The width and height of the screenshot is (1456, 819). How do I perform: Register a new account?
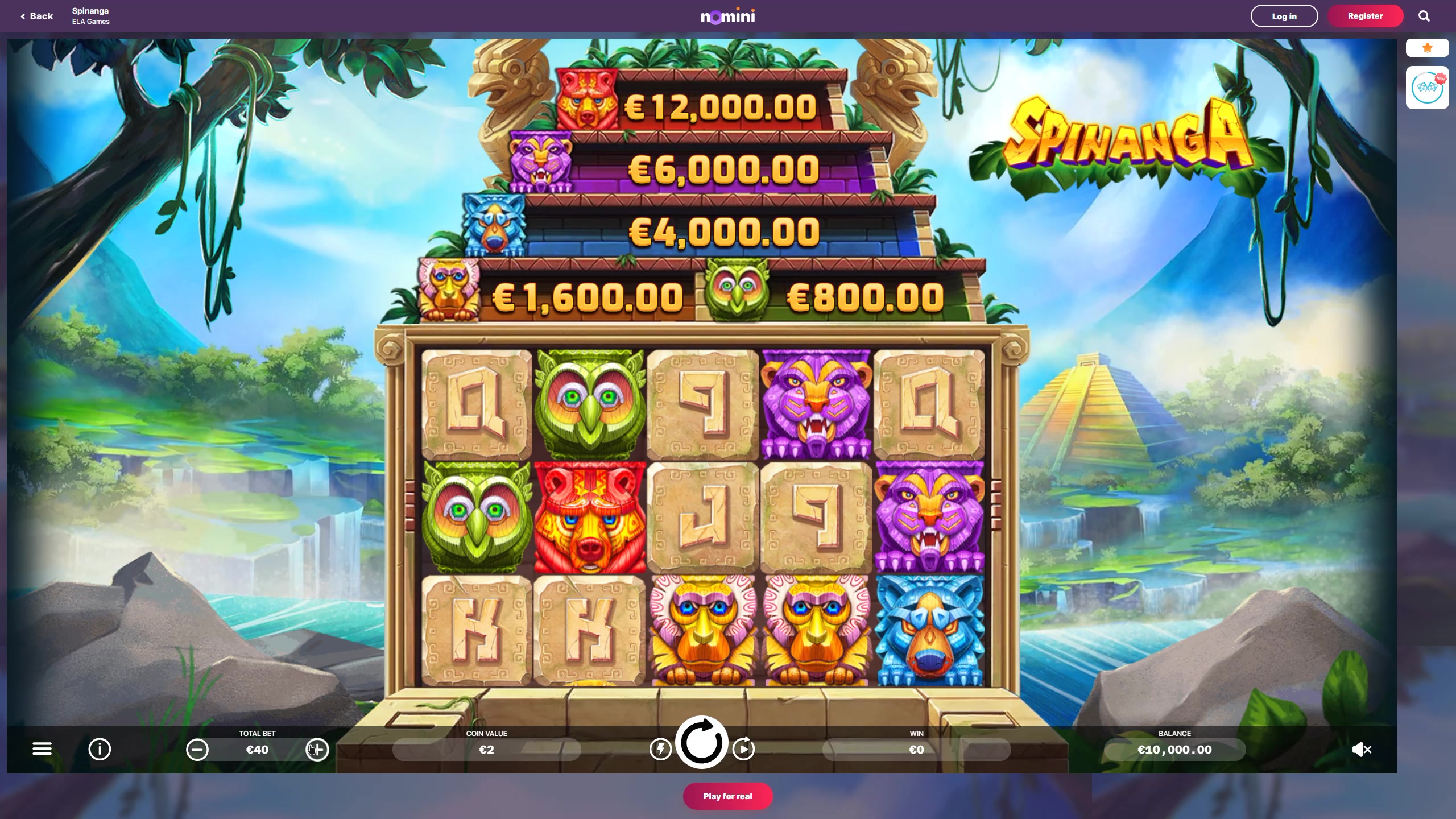[x=1365, y=16]
